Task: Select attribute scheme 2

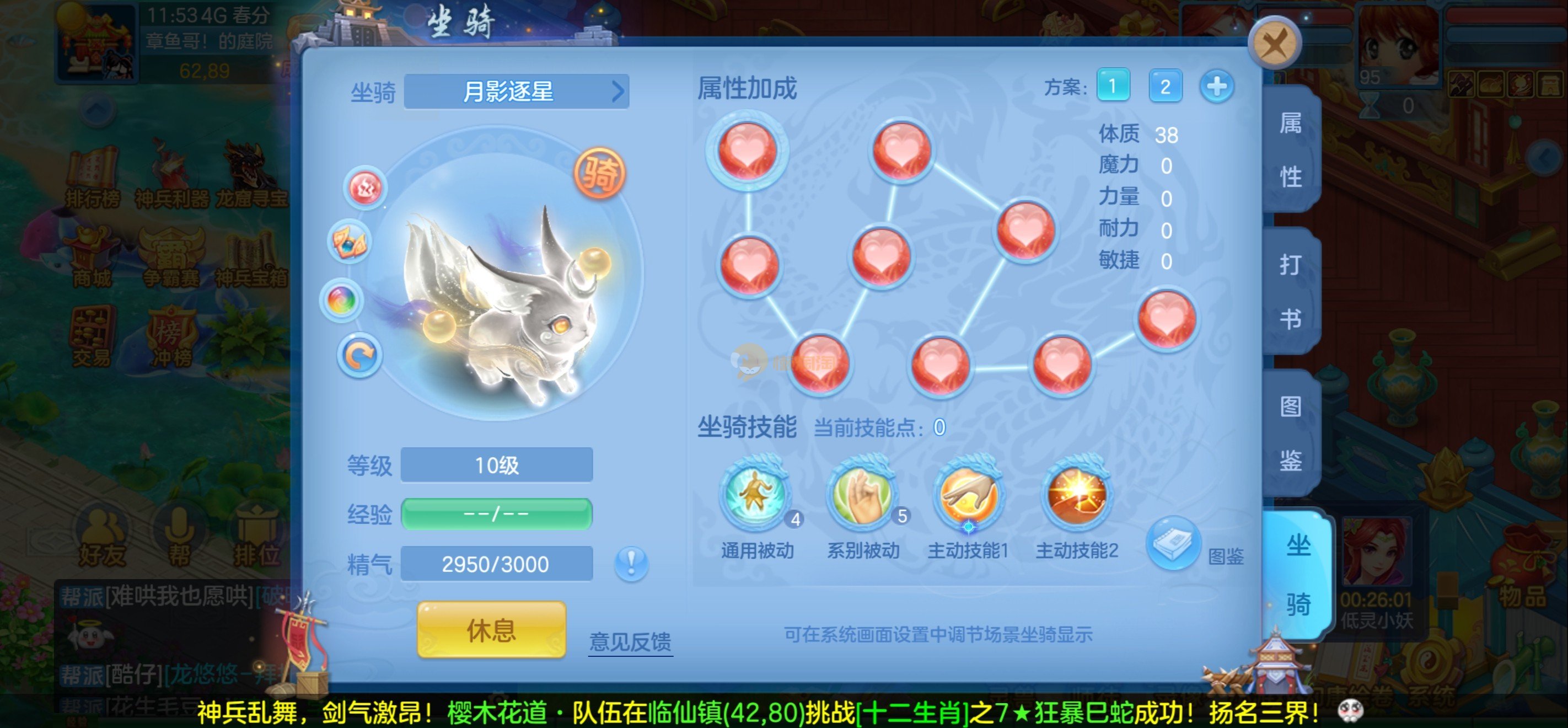Action: [x=1165, y=86]
